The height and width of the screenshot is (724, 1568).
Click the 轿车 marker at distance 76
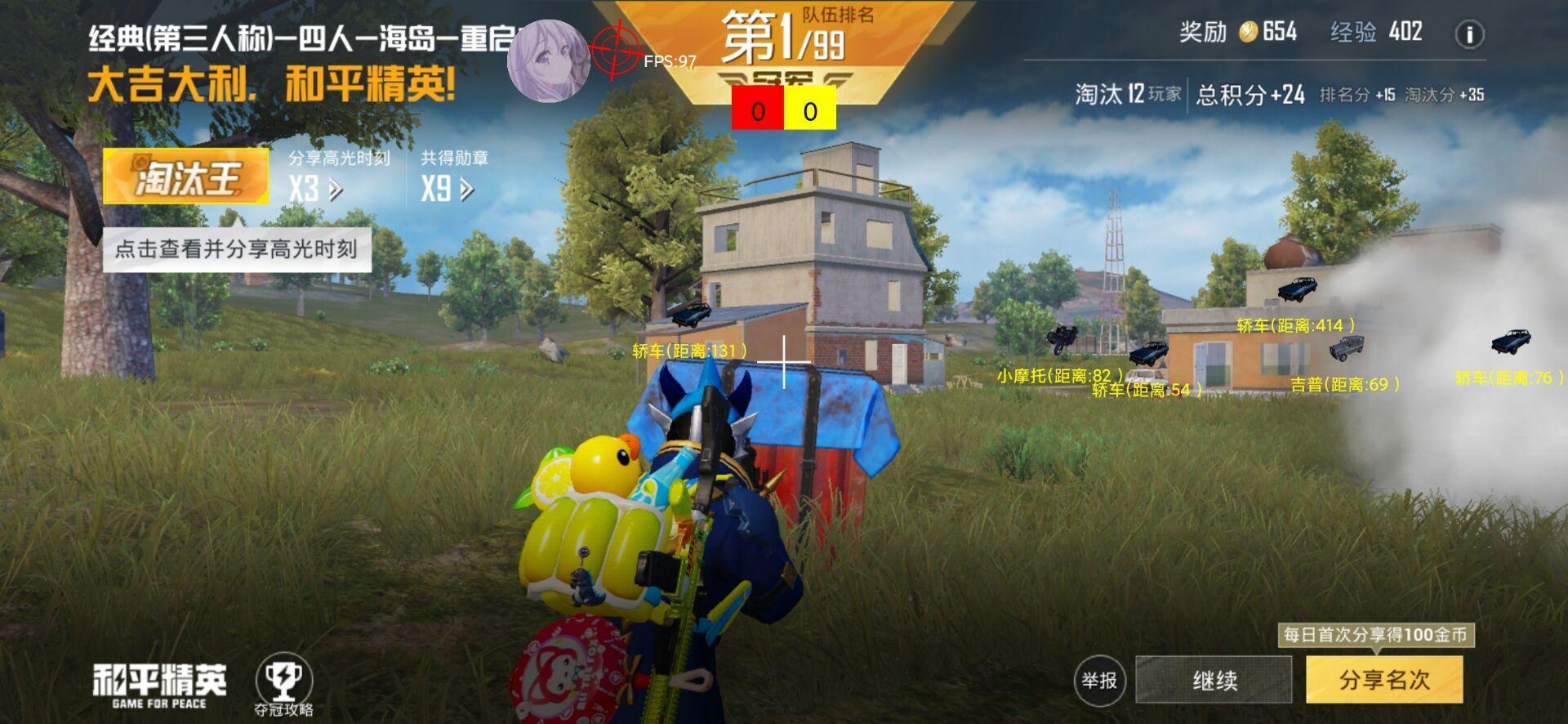[1508, 377]
